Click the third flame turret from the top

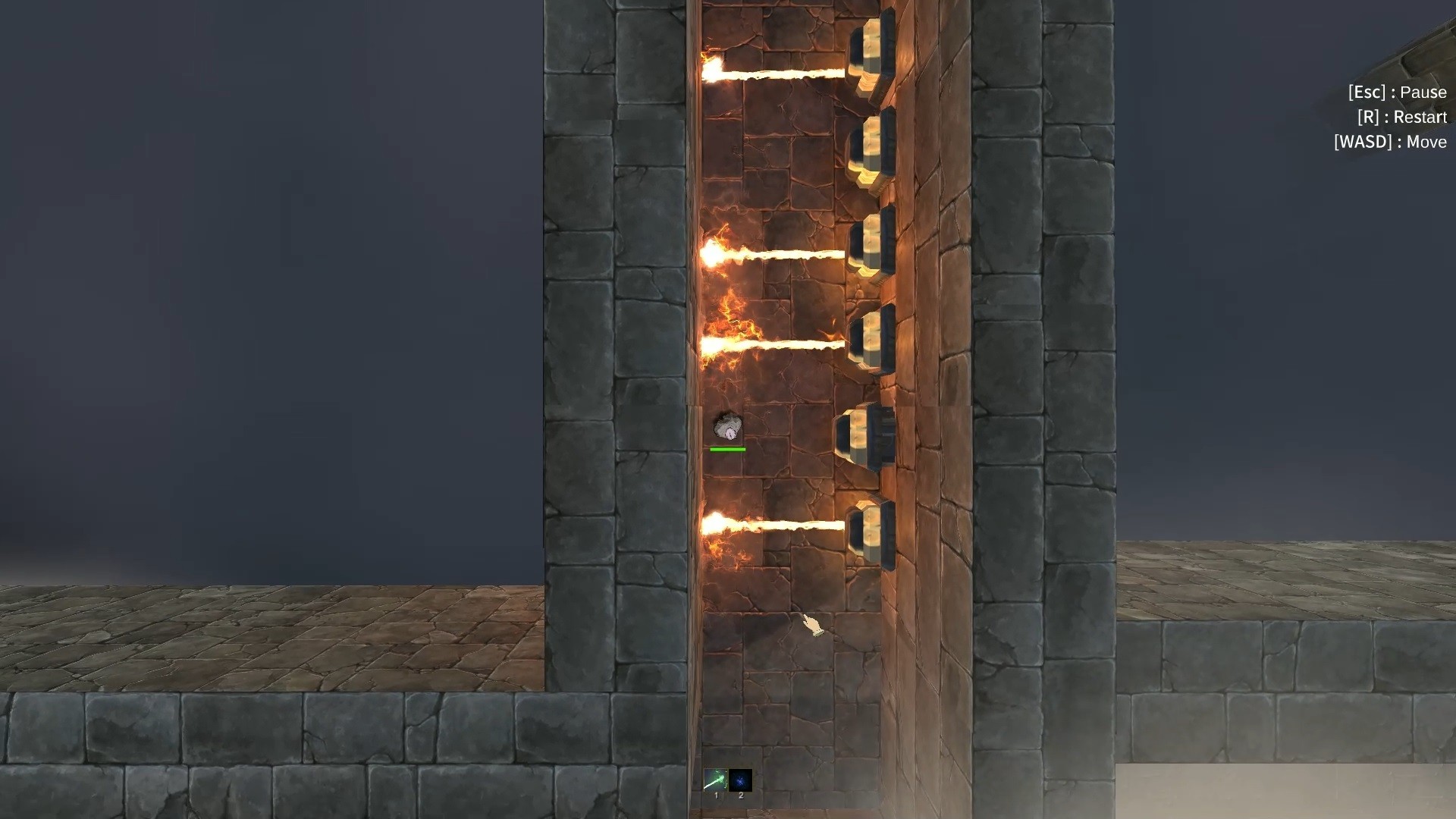pos(872,244)
